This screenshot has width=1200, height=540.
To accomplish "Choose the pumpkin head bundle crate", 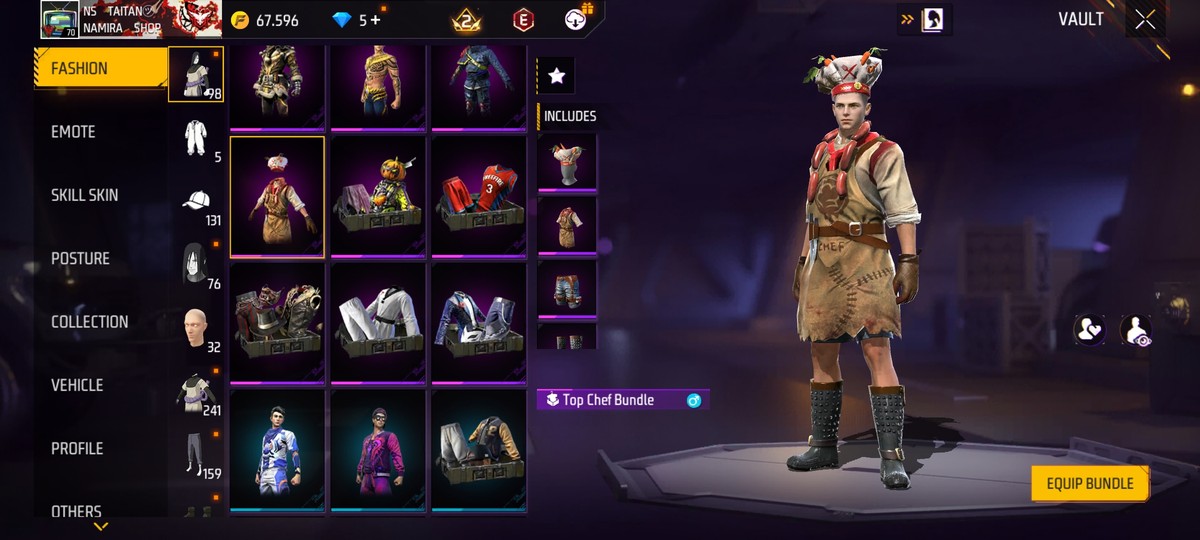I will coord(378,196).
